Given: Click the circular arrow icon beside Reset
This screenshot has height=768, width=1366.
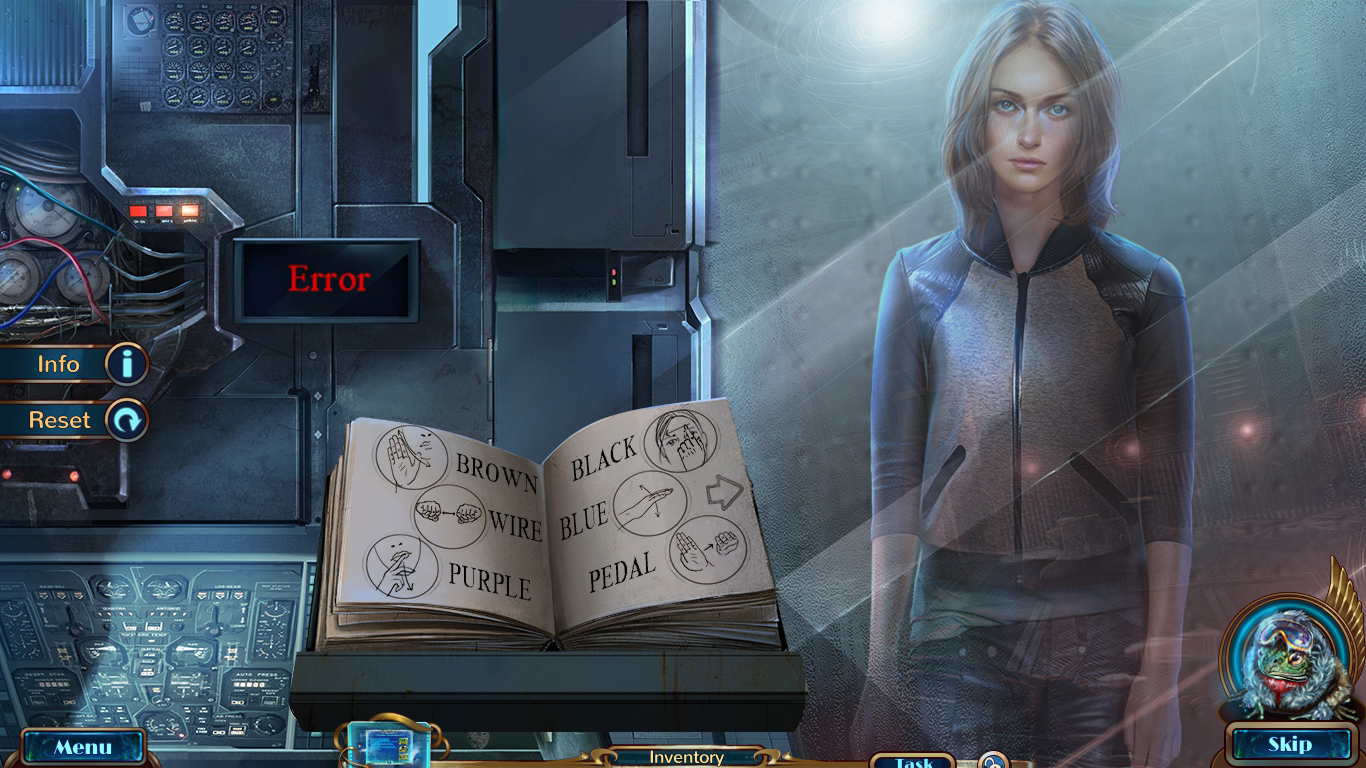Looking at the screenshot, I should [x=128, y=420].
